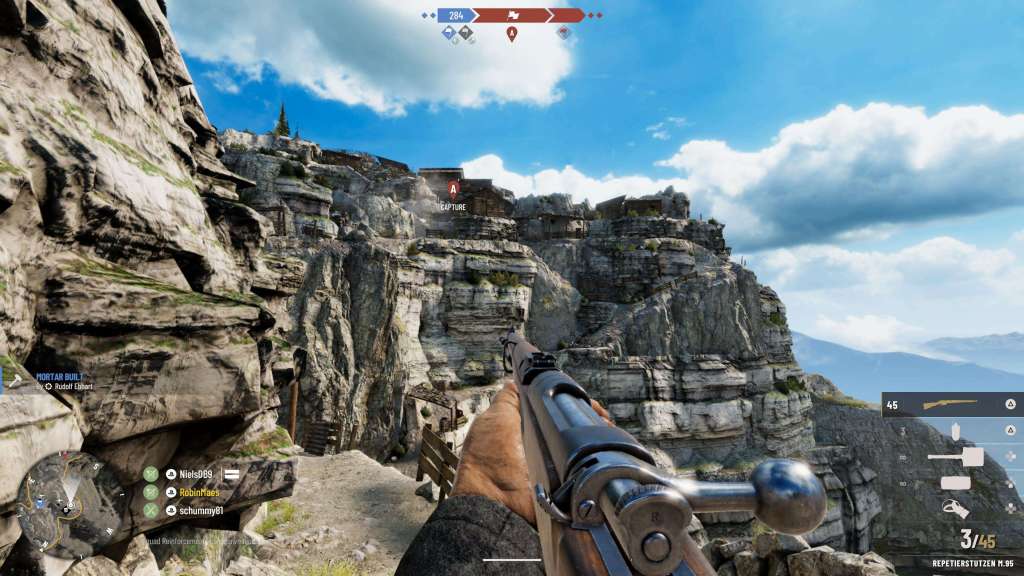Select the bandage item slot
Image resolution: width=1024 pixels, height=576 pixels.
click(955, 483)
